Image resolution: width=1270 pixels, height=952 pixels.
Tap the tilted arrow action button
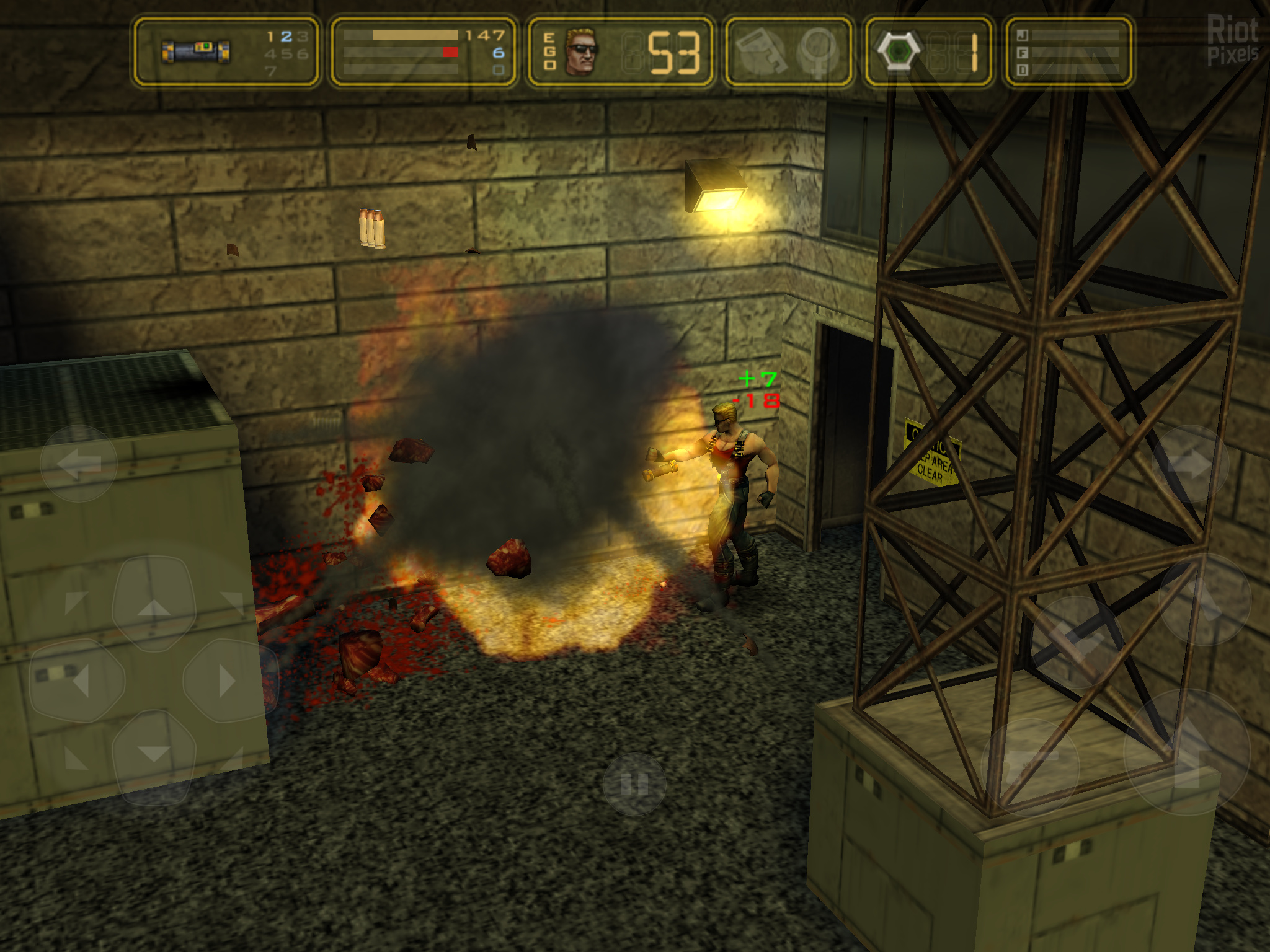click(1204, 599)
